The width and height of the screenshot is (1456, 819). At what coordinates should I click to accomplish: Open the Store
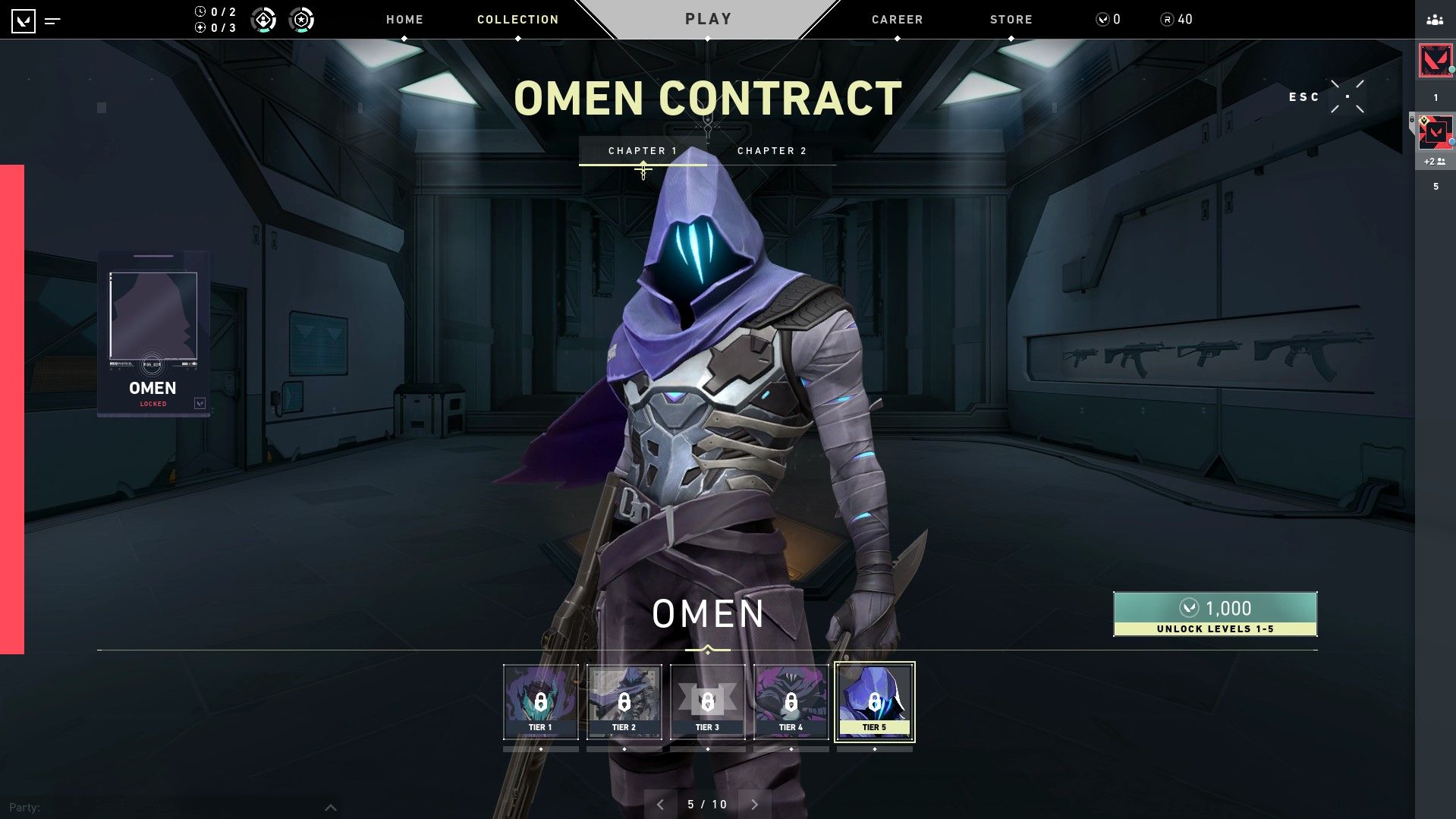pos(1011,20)
